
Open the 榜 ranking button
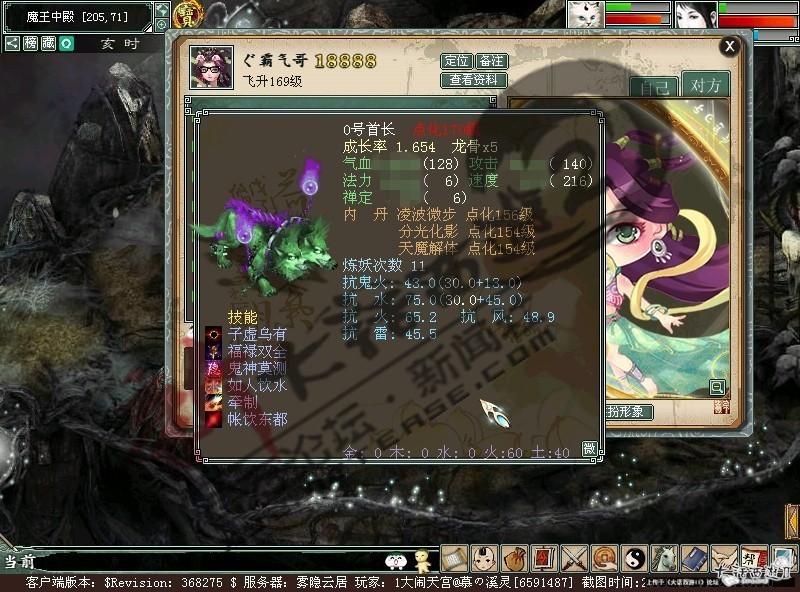pos(31,44)
